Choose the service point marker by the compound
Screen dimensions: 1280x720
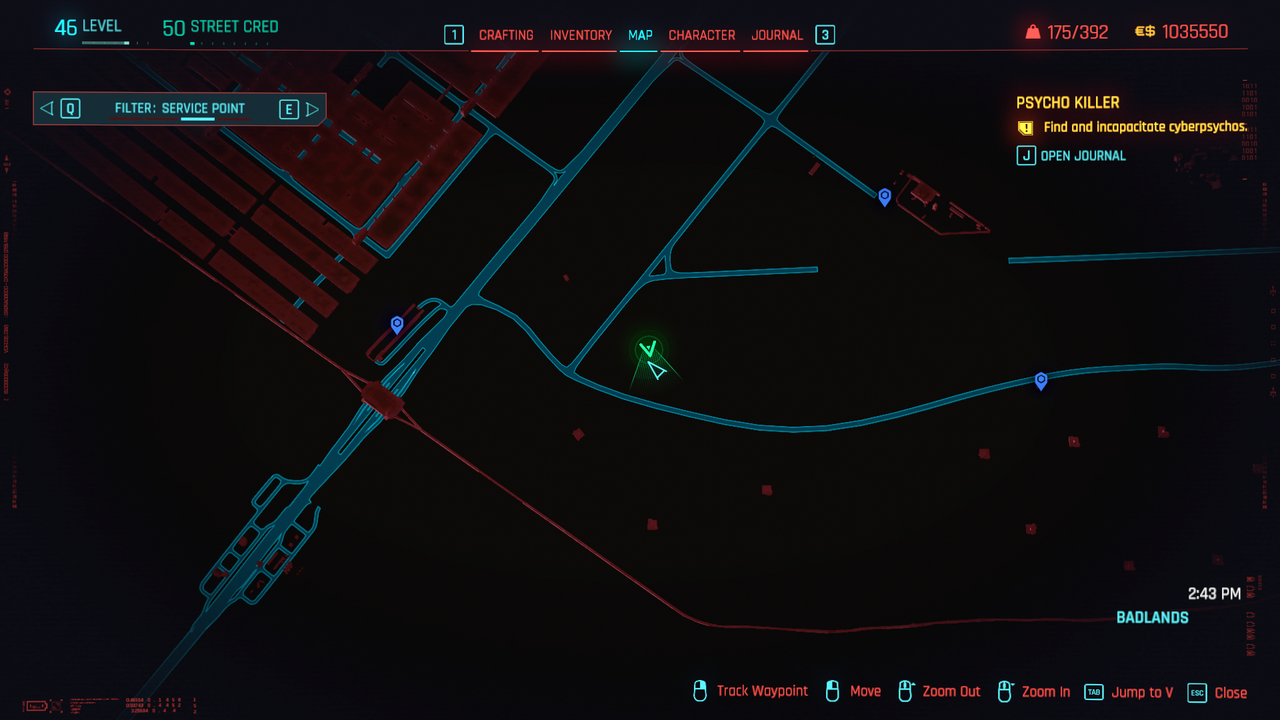pos(884,197)
